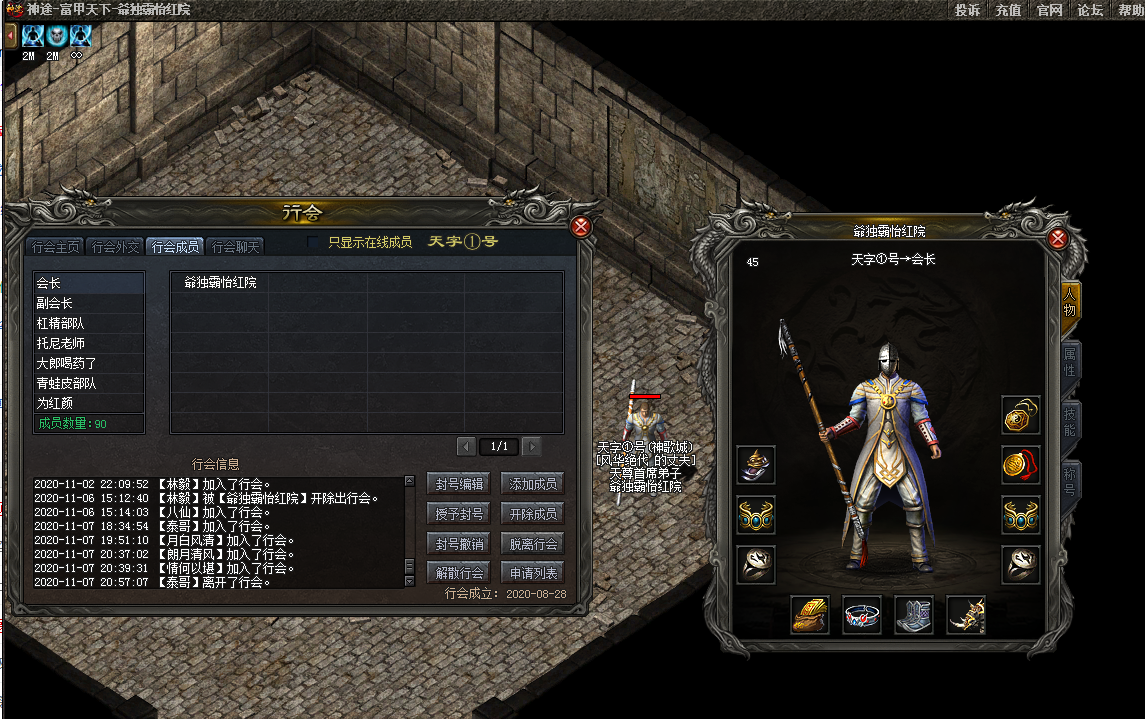Select member 翁独霸怡红院 in the list

coord(221,283)
